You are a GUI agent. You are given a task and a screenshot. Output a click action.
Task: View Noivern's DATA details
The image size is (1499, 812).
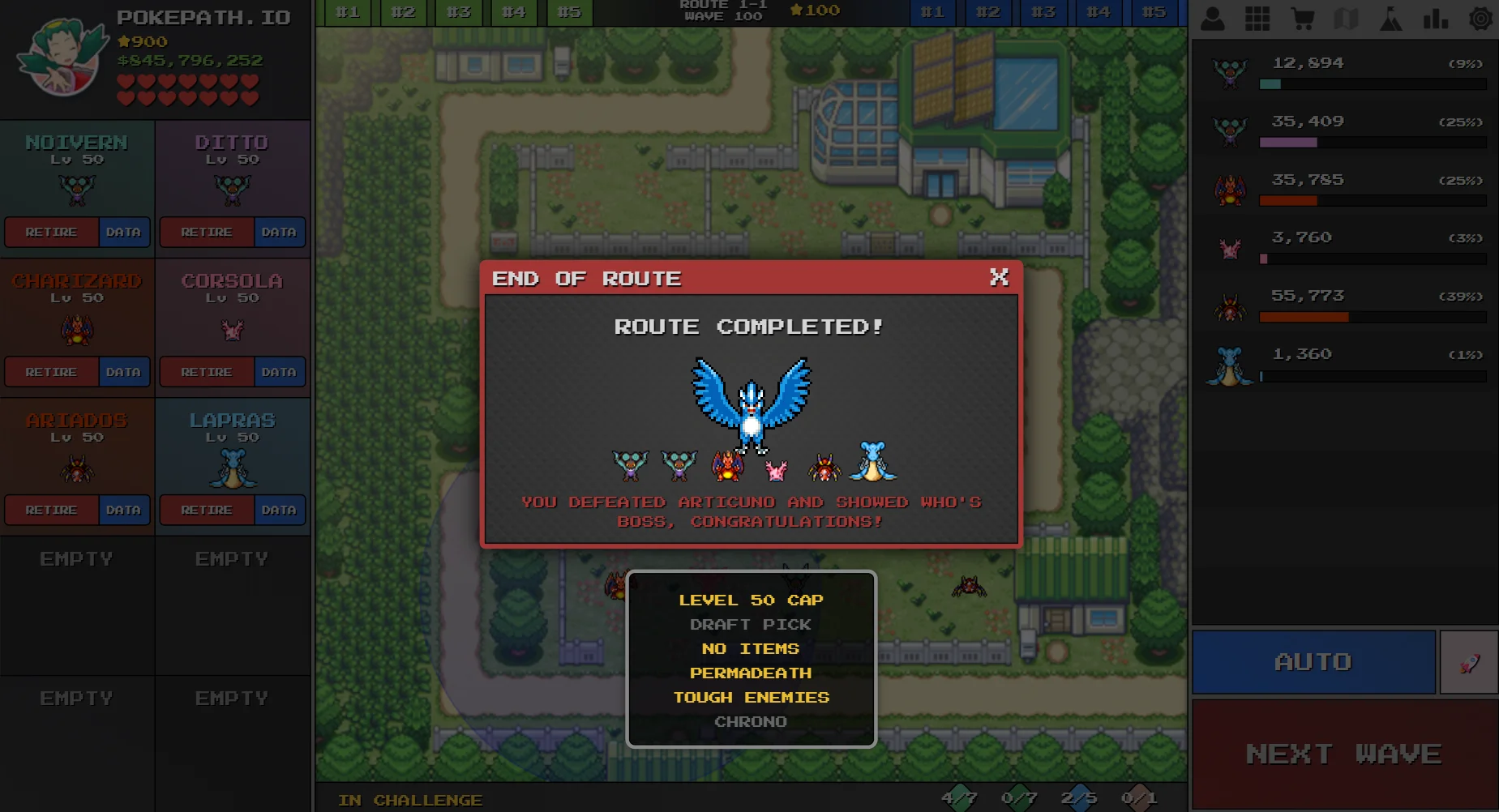coord(123,233)
